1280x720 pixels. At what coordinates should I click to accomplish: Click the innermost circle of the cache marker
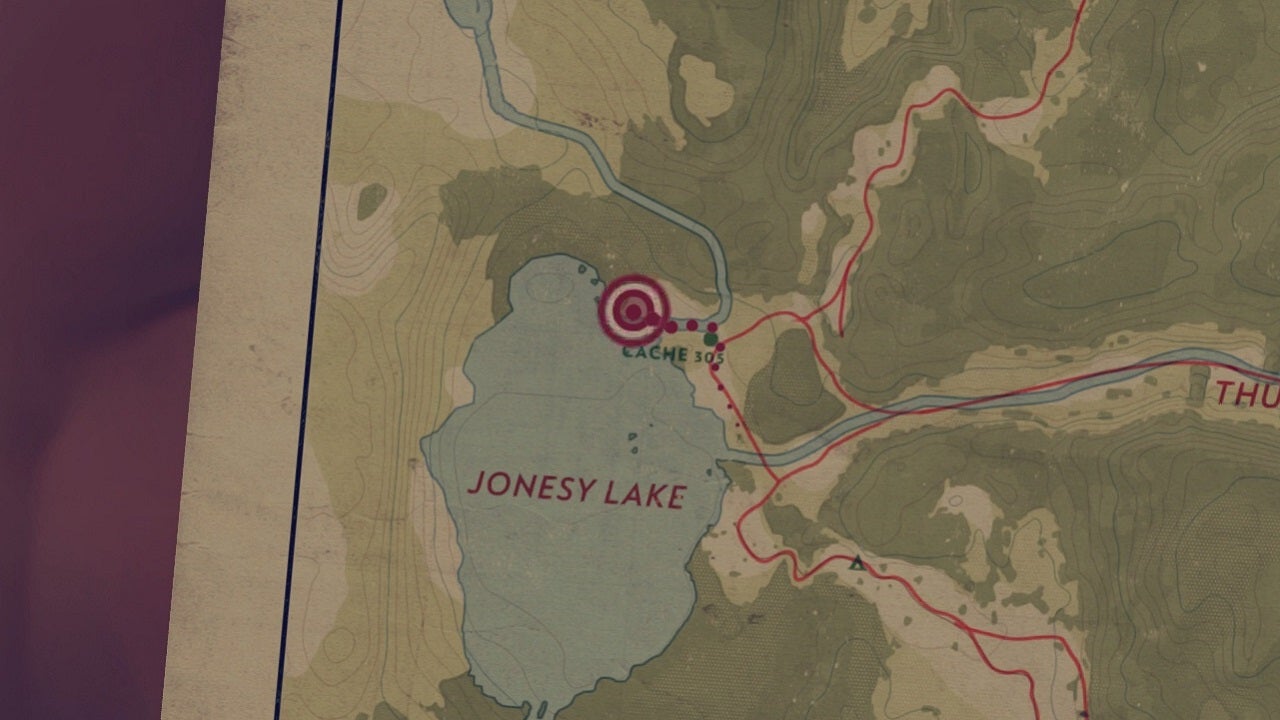click(631, 312)
